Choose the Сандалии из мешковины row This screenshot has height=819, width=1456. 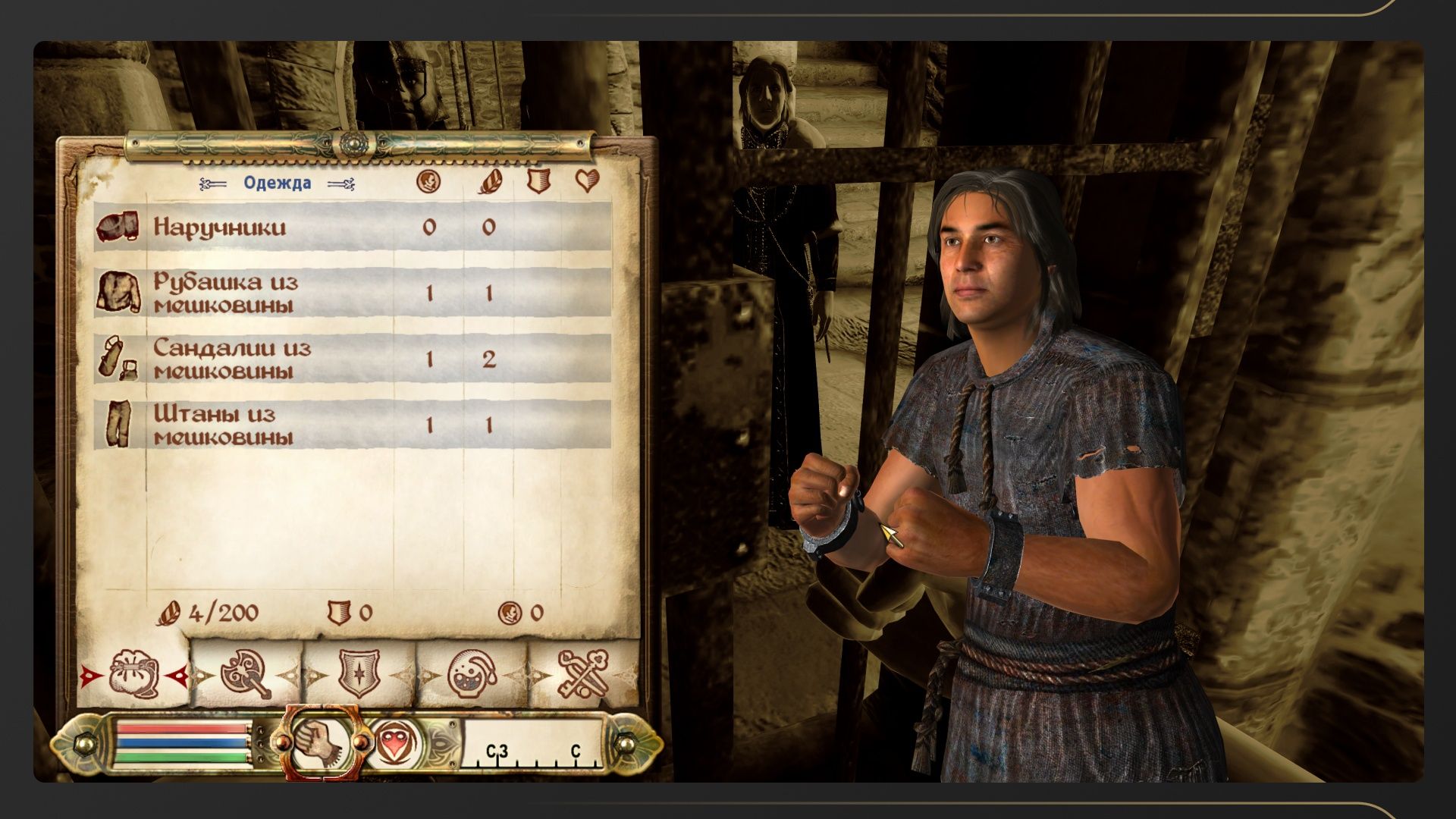pos(353,359)
